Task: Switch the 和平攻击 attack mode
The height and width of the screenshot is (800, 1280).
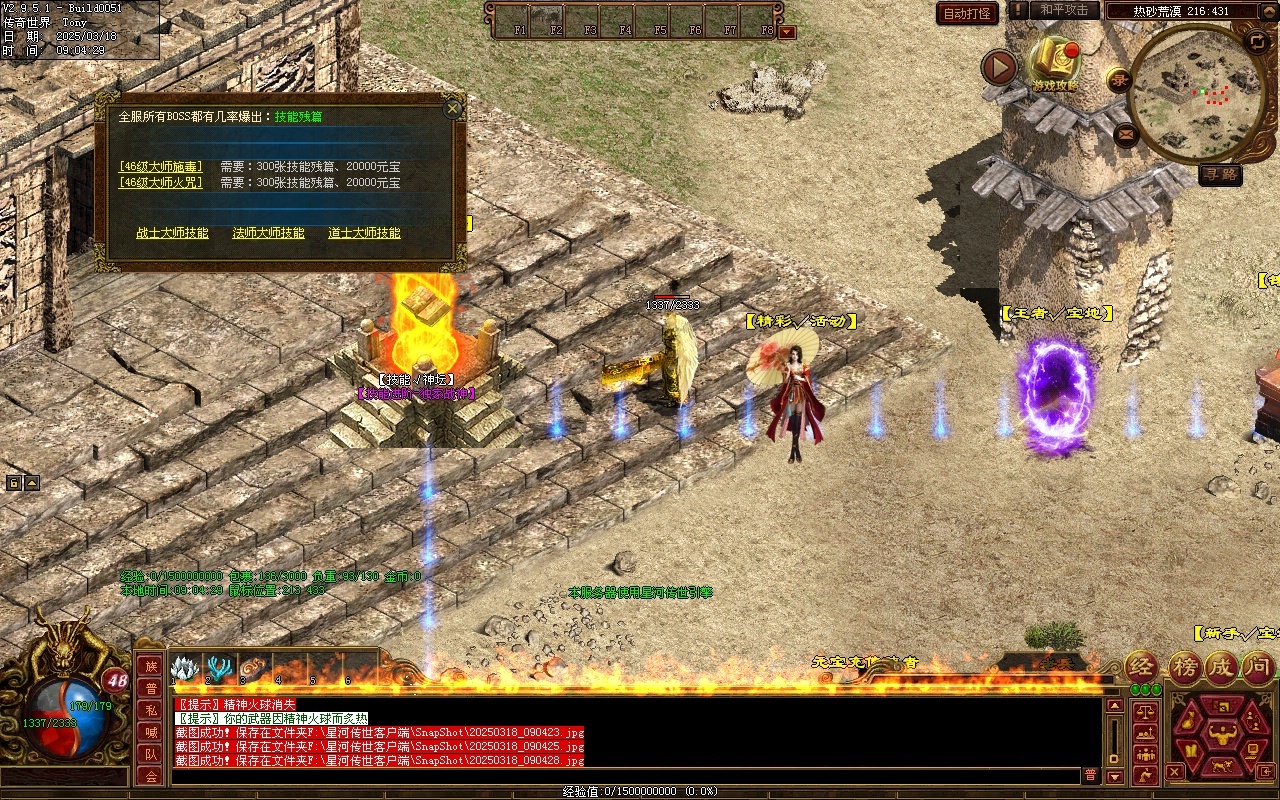Action: 1064,10
